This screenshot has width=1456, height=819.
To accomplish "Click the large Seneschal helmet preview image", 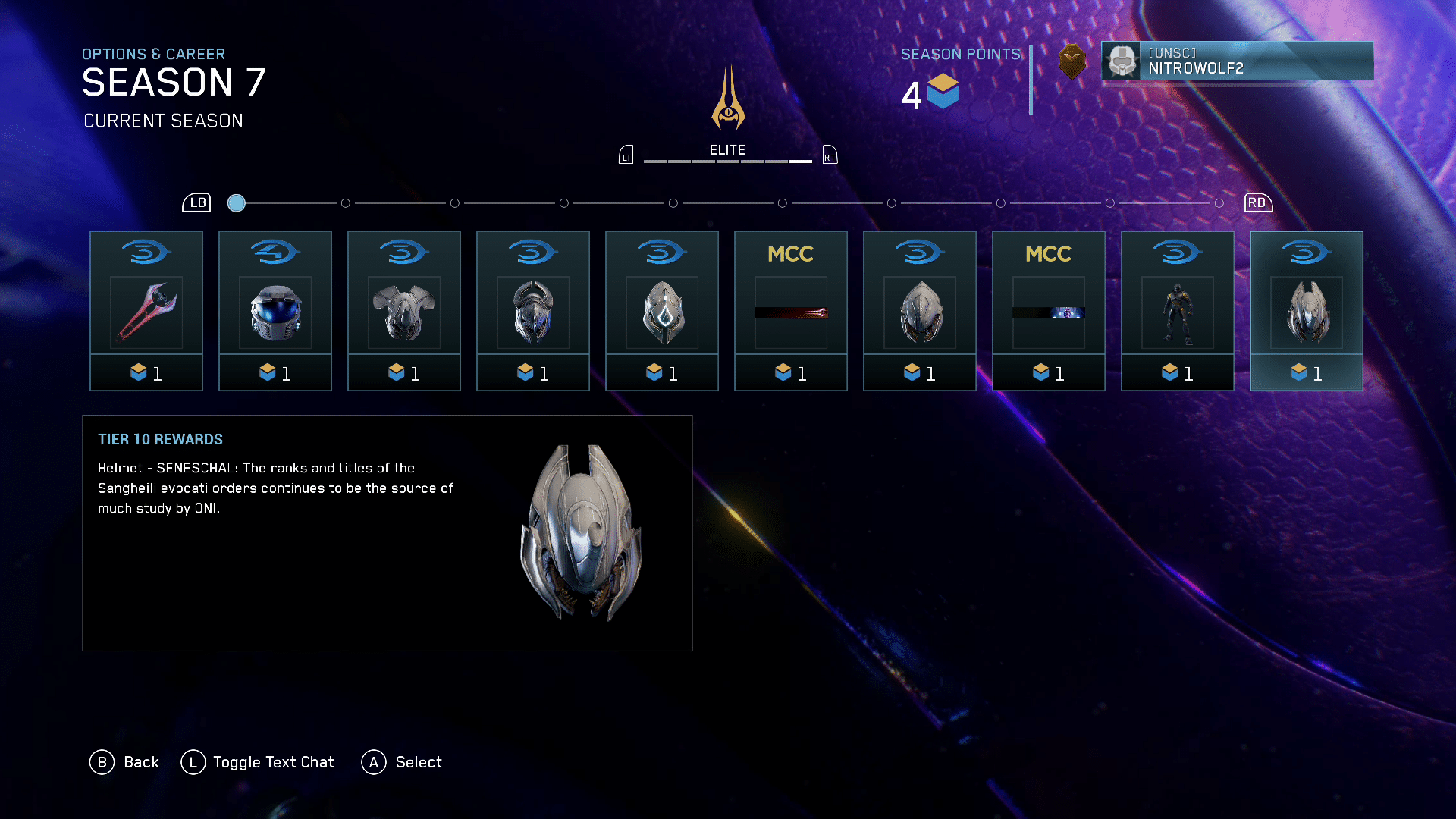I will 581,532.
